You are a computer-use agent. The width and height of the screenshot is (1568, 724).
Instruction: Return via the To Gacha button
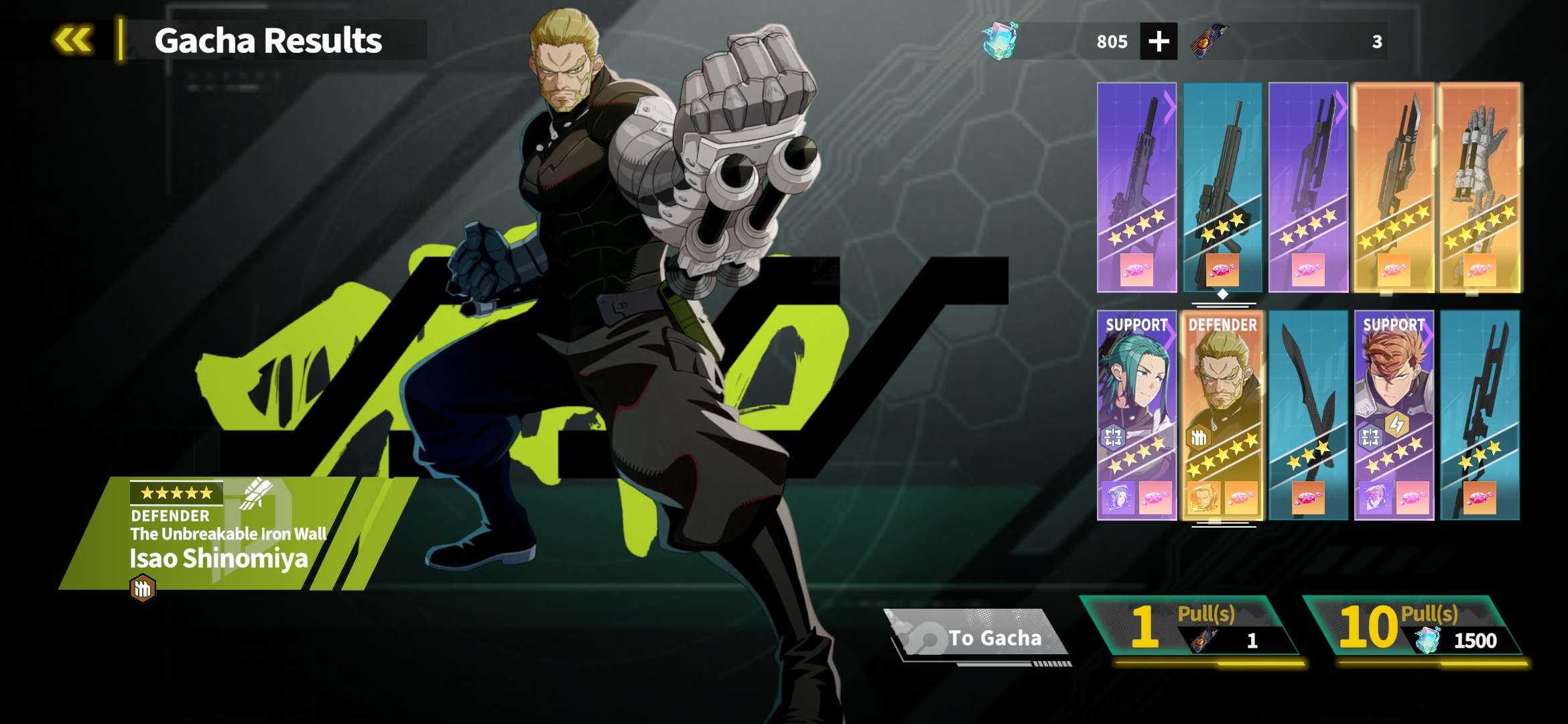(x=980, y=637)
